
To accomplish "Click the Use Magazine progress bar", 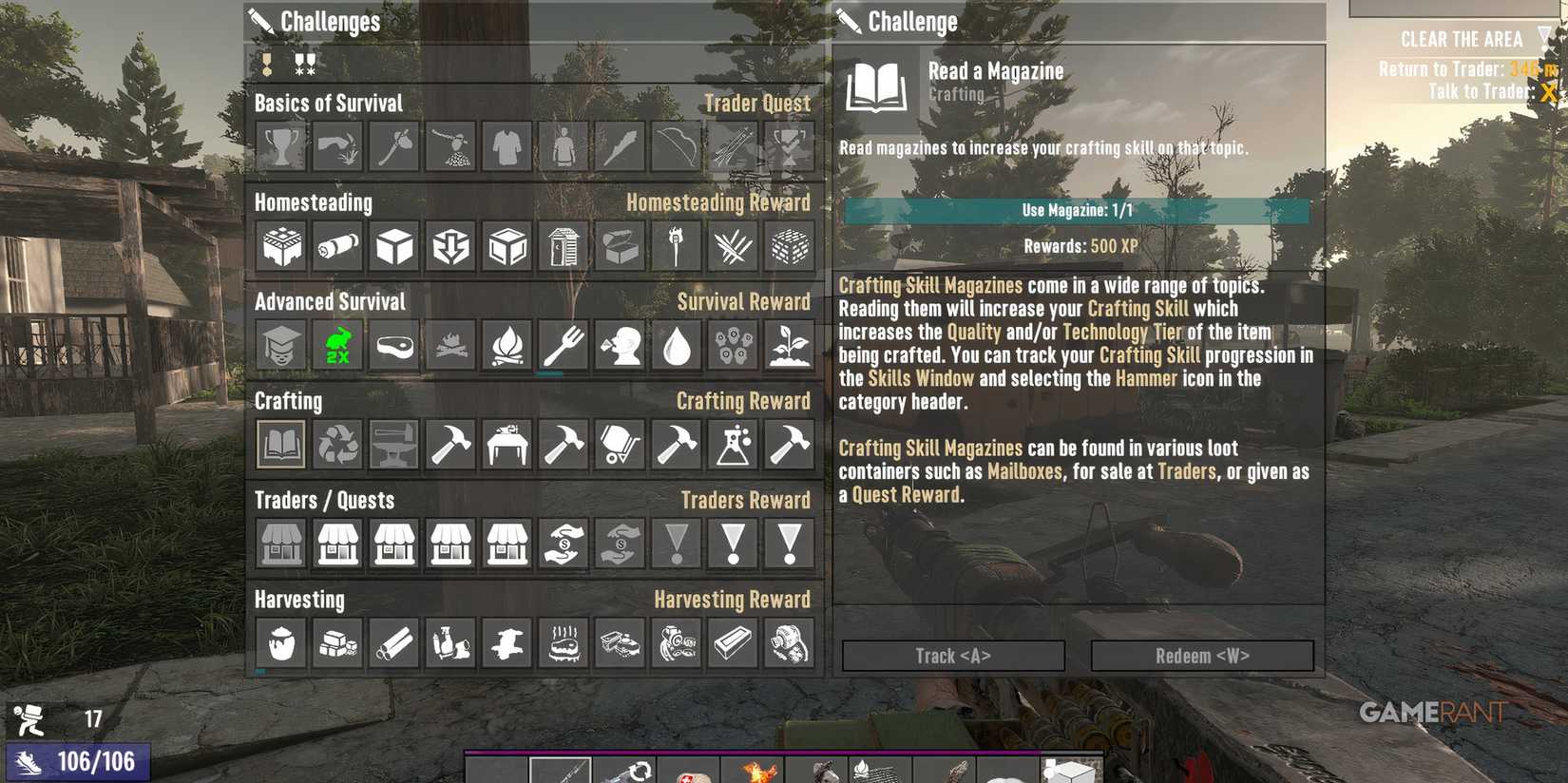I will pyautogui.click(x=1075, y=210).
